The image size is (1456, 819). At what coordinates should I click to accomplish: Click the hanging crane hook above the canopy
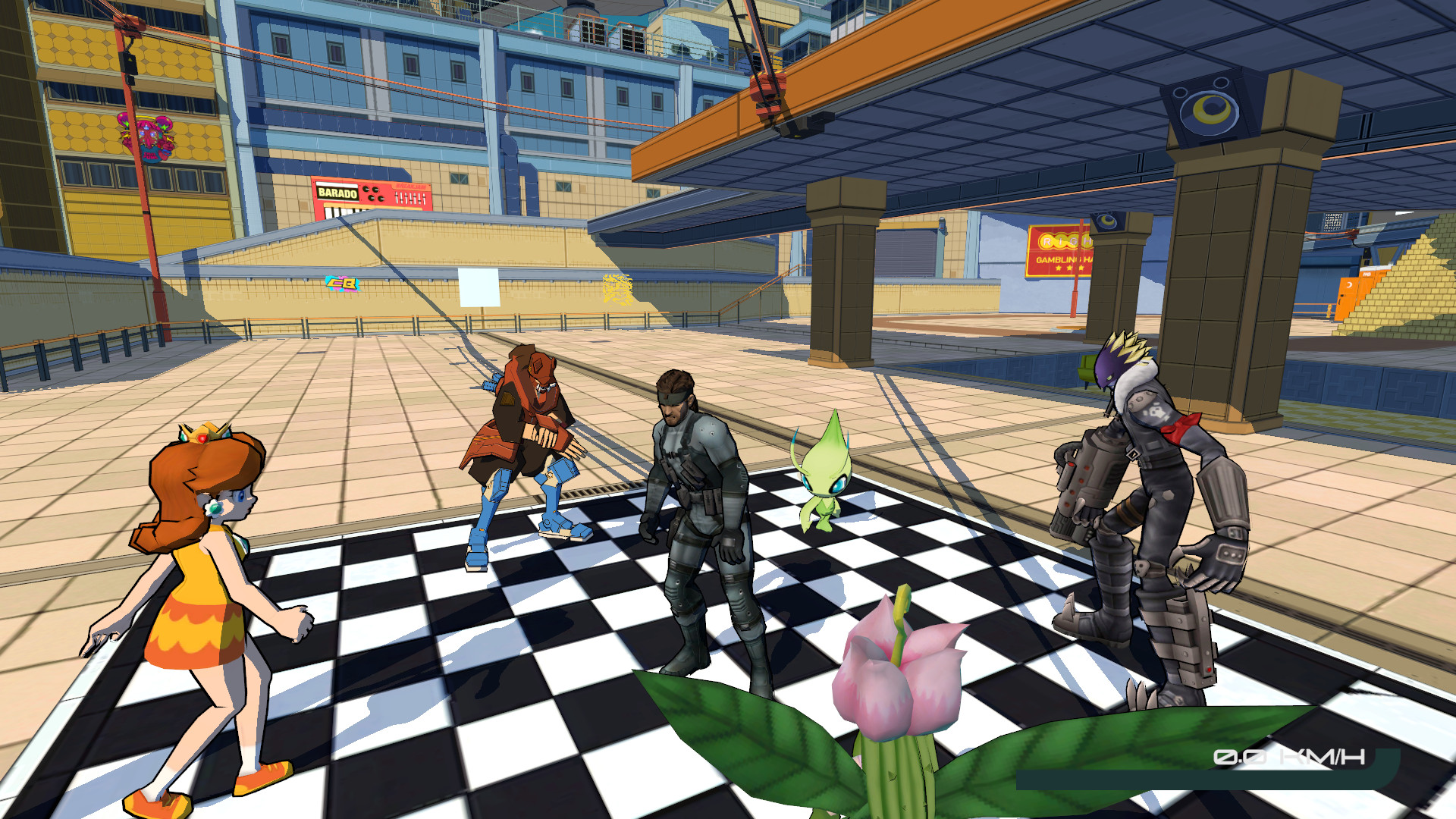coord(766,85)
